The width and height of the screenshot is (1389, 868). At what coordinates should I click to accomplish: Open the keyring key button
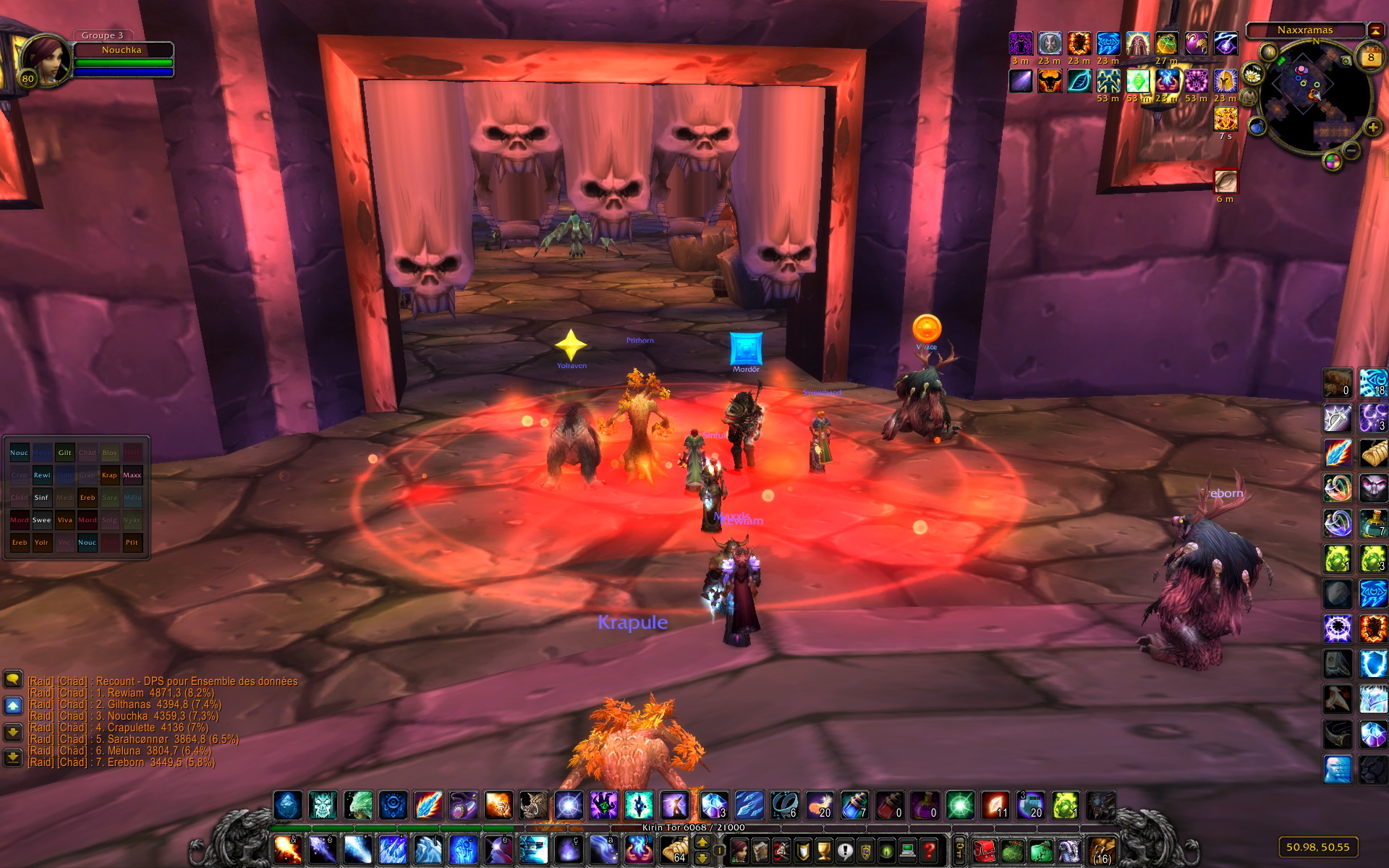point(960,850)
